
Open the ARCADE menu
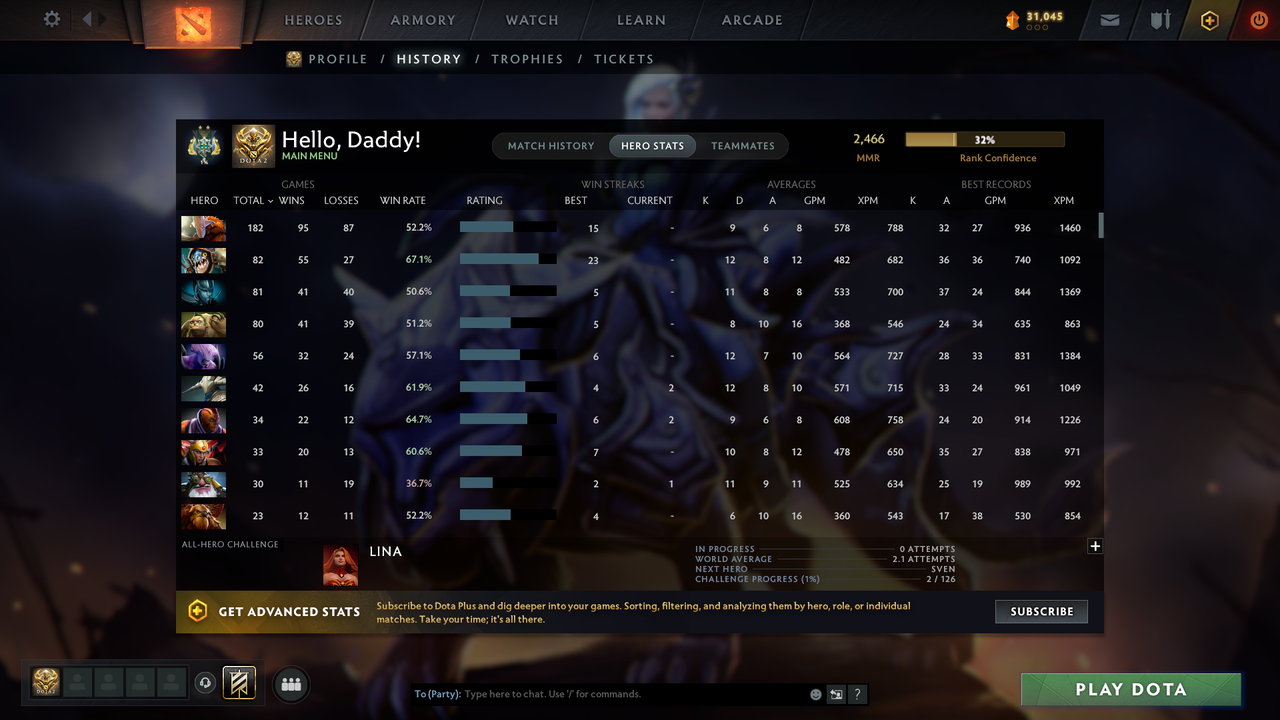pyautogui.click(x=751, y=19)
